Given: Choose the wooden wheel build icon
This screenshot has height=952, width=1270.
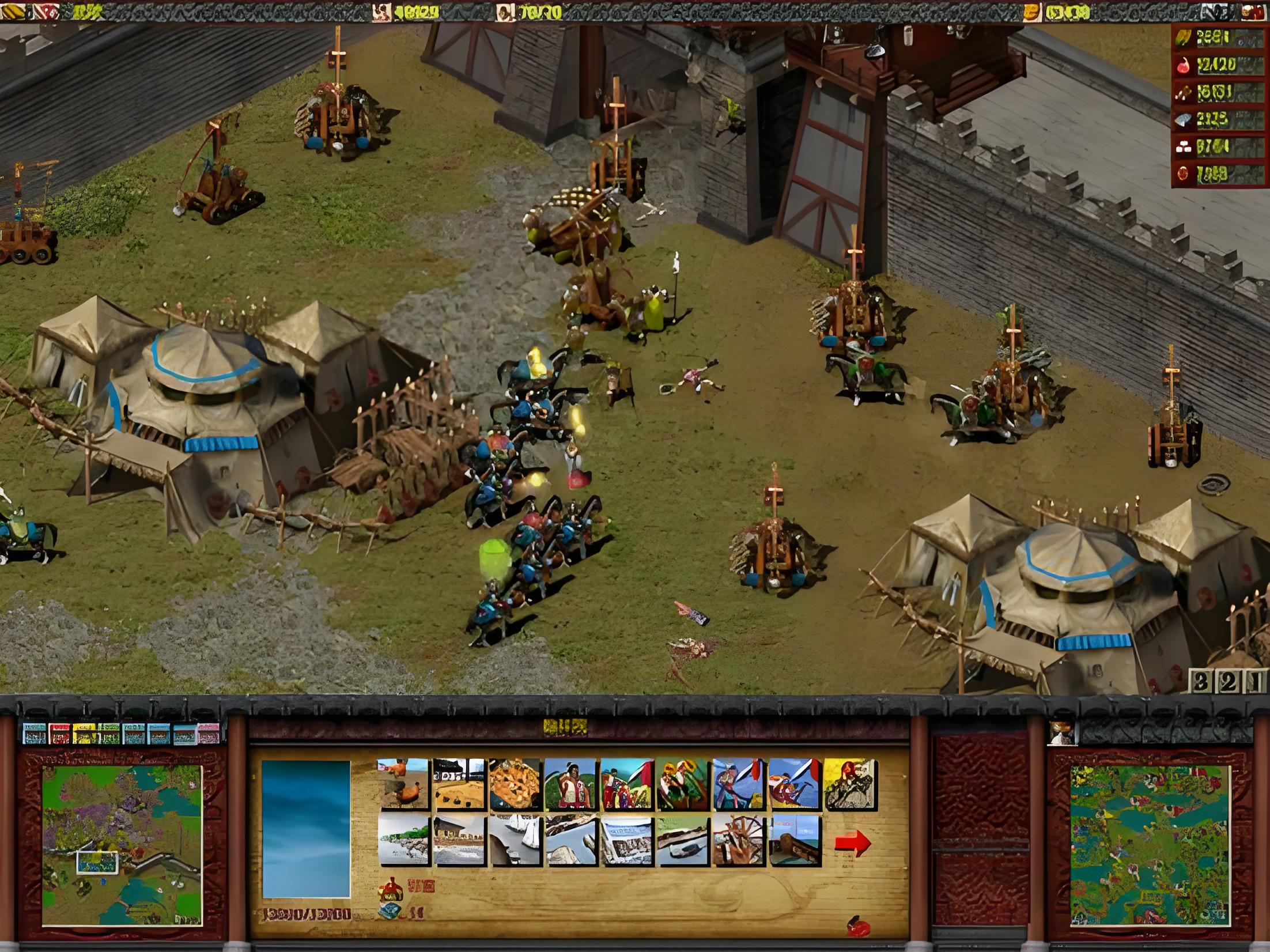Looking at the screenshot, I should tap(739, 841).
